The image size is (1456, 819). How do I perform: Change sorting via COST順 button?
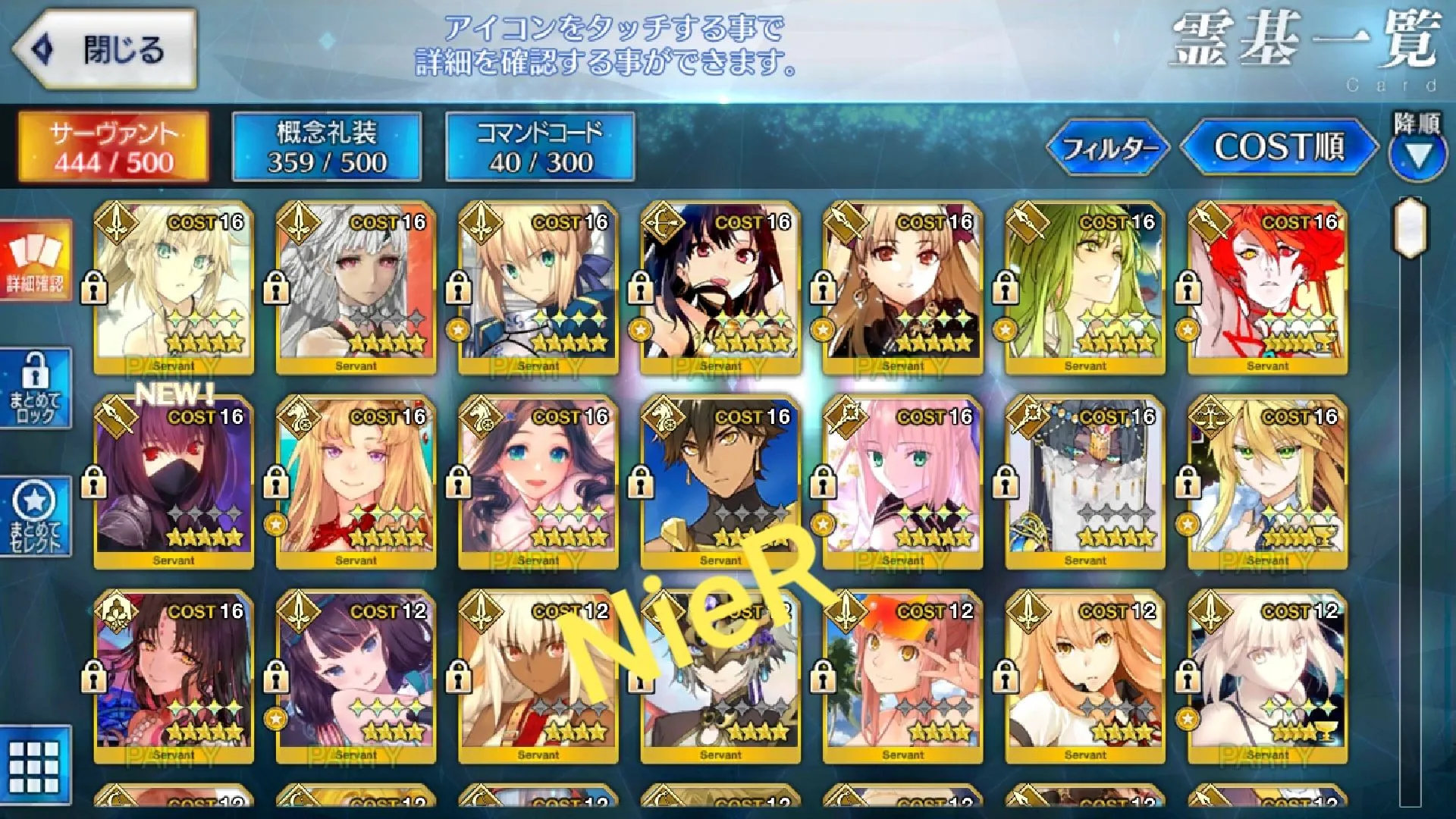[x=1279, y=147]
